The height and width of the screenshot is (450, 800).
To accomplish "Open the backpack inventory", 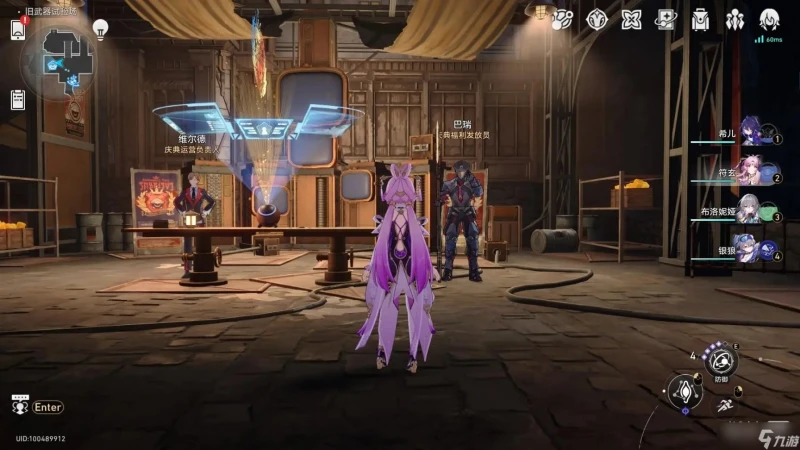I will tap(700, 20).
